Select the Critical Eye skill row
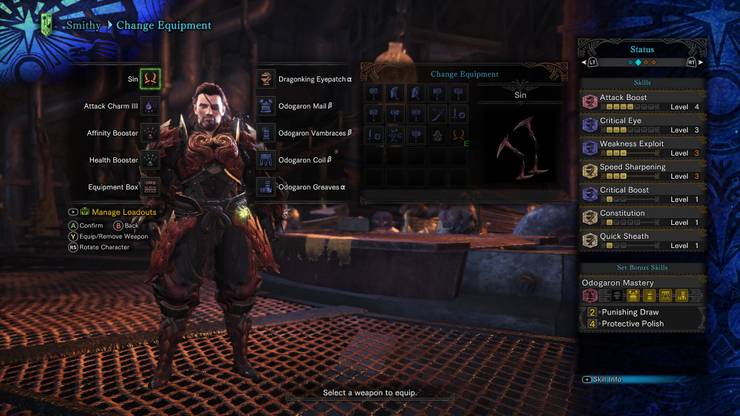740x416 pixels. click(642, 125)
